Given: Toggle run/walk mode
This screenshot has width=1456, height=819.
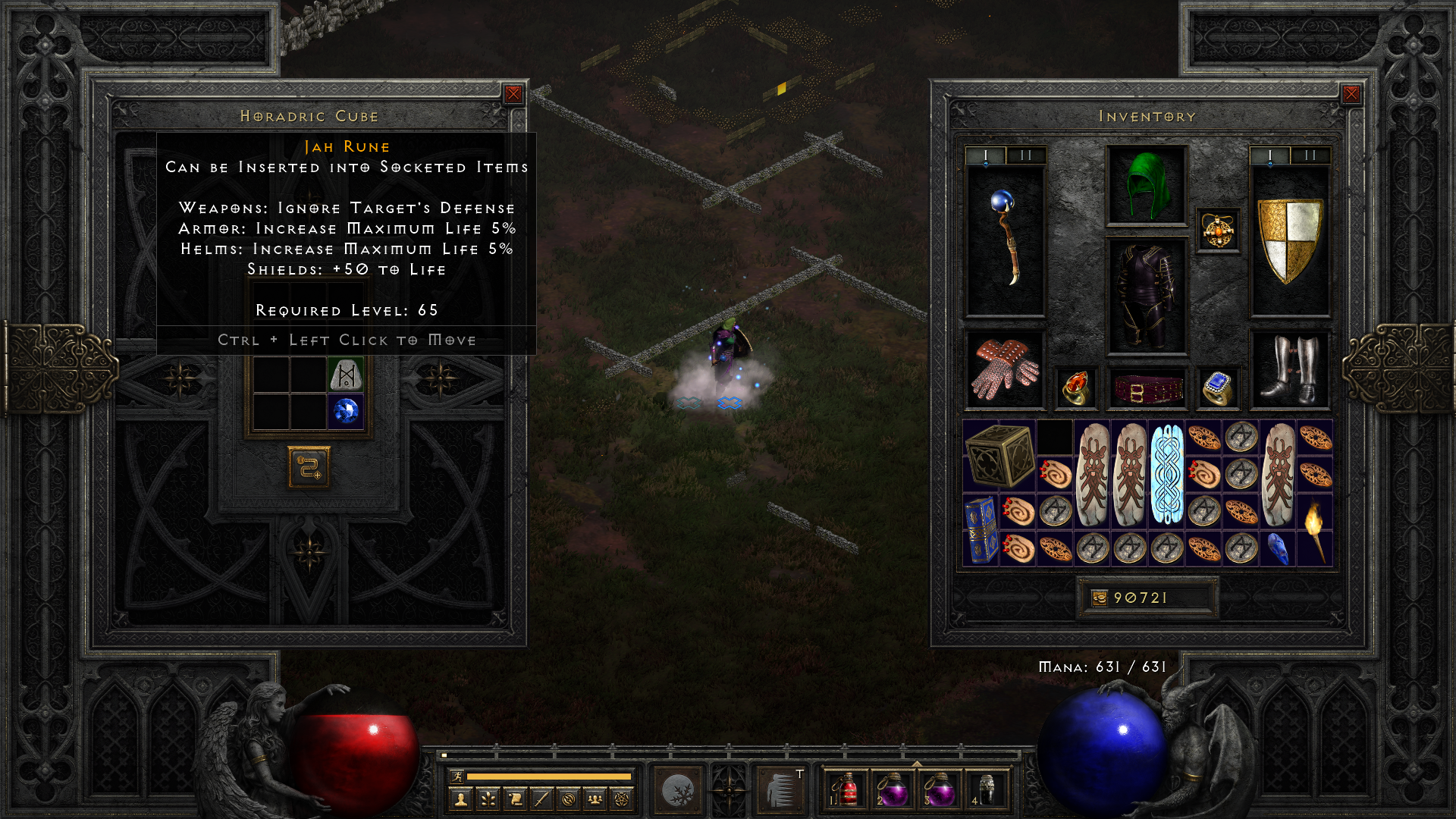Looking at the screenshot, I should coord(457,774).
